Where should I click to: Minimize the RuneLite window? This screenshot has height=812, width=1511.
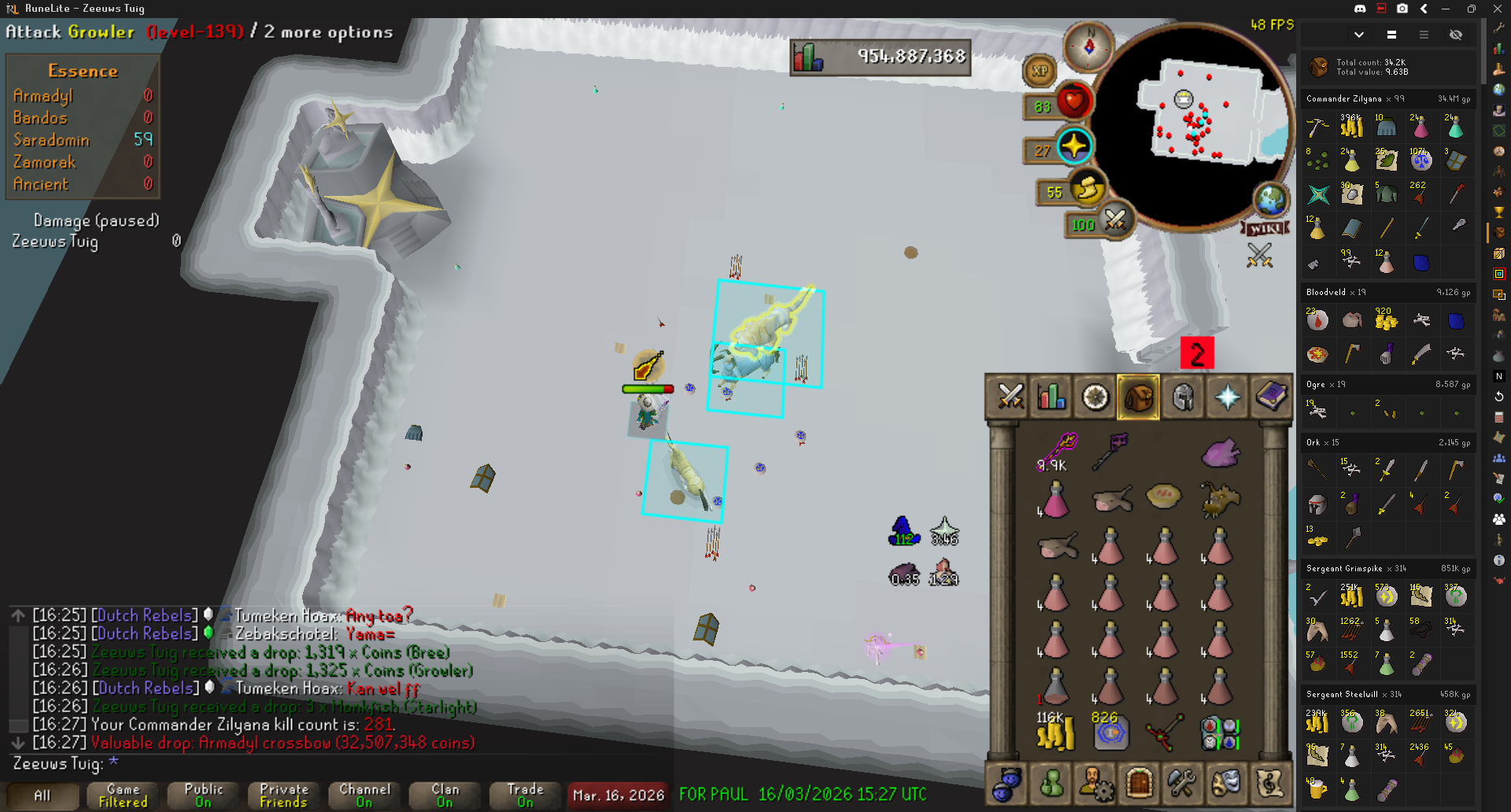(1446, 9)
